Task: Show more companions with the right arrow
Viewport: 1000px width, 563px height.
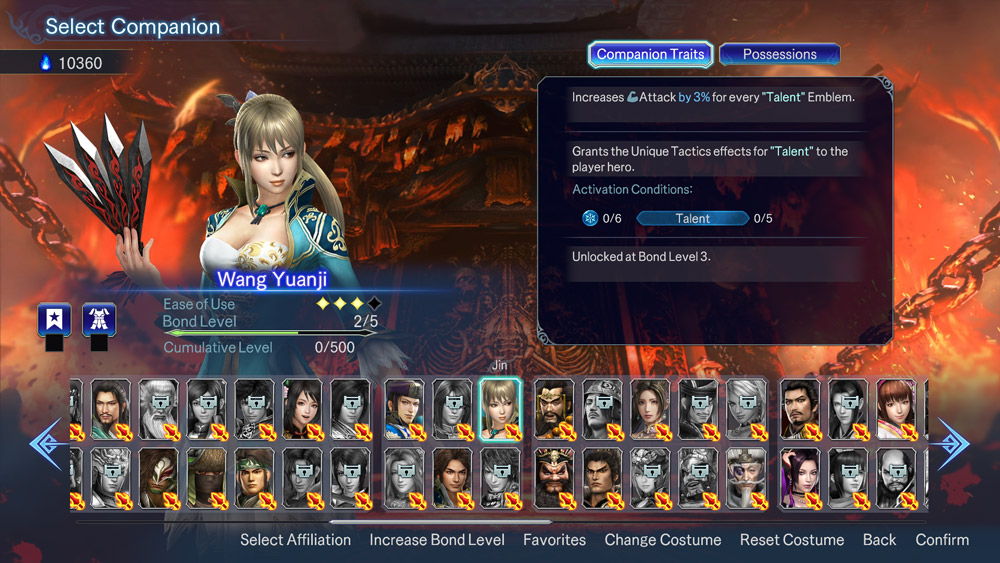Action: click(x=953, y=443)
